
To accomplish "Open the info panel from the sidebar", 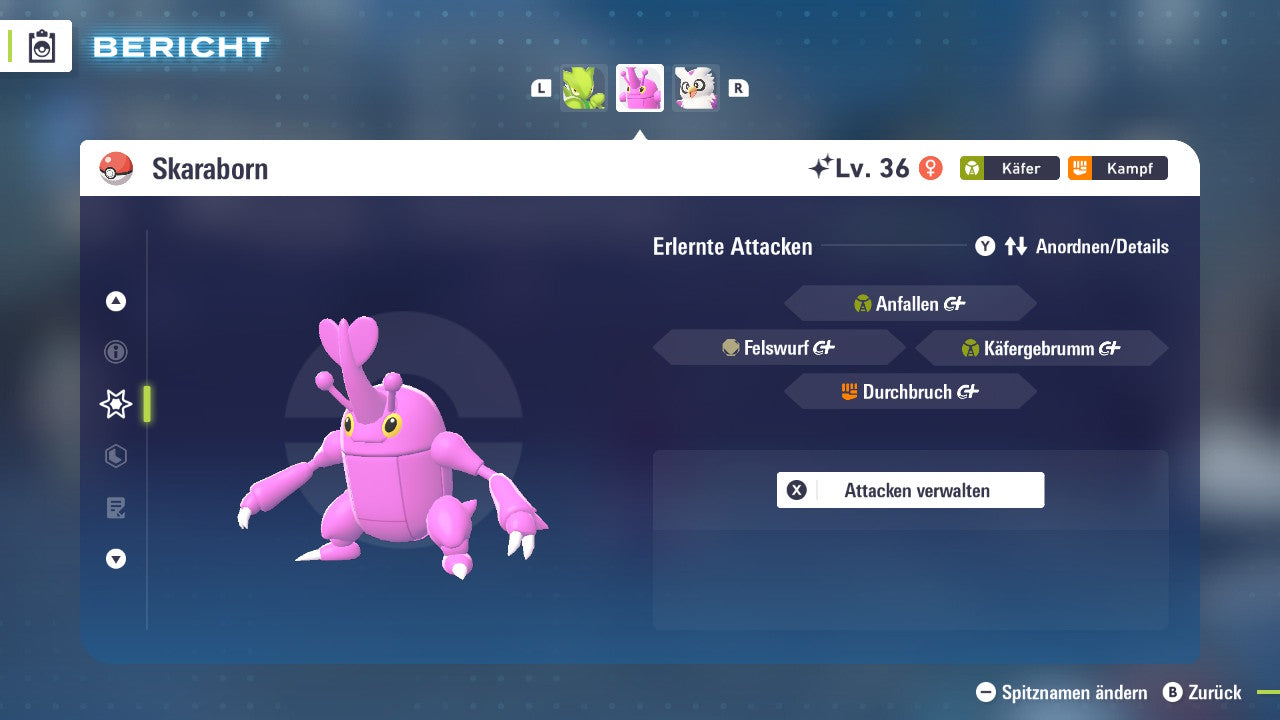I will [115, 352].
